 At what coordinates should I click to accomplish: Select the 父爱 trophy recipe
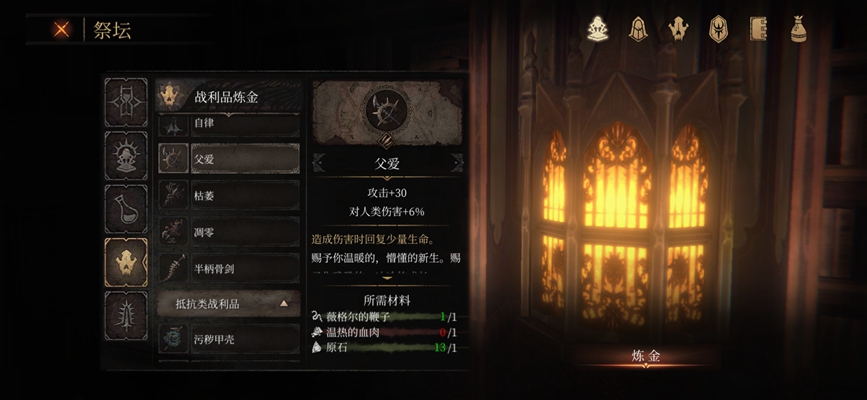tap(229, 158)
